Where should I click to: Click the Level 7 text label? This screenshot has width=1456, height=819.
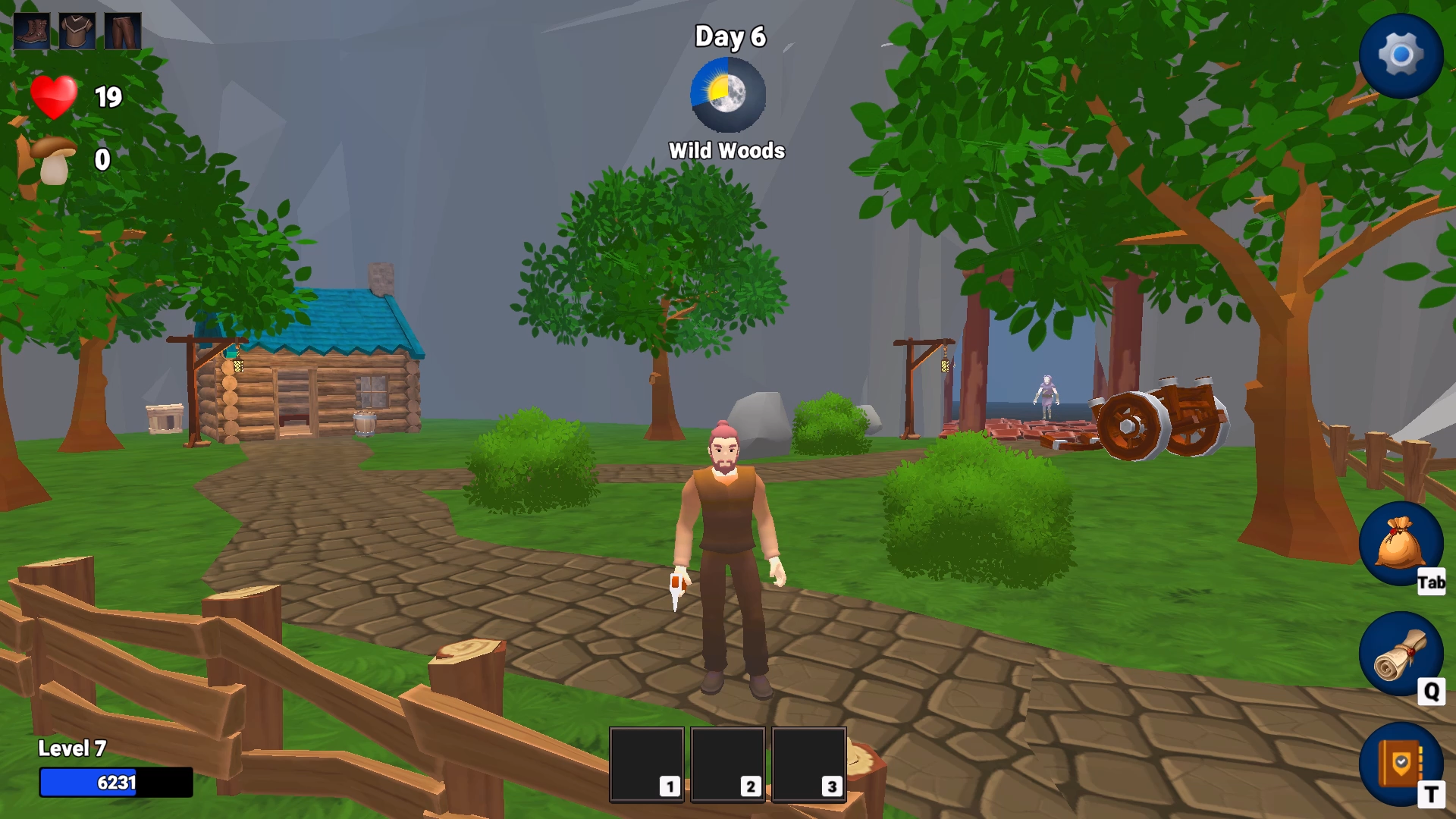point(73,749)
